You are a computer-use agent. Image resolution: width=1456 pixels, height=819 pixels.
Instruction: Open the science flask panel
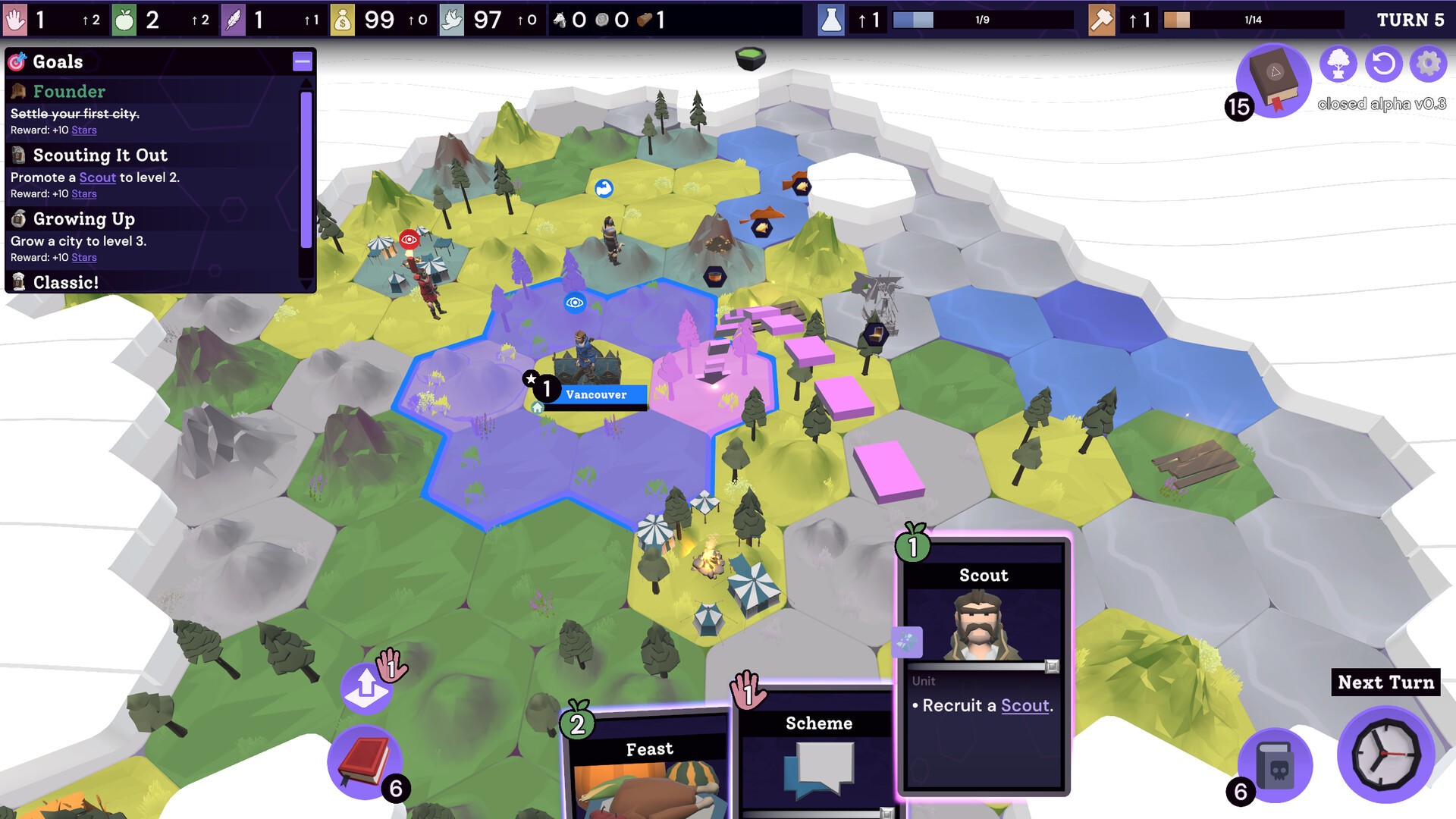pyautogui.click(x=831, y=20)
